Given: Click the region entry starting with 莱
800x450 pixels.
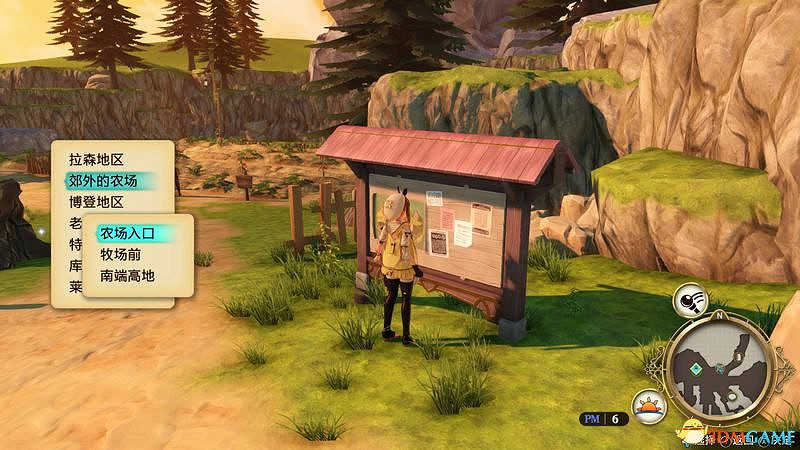Looking at the screenshot, I should [75, 287].
